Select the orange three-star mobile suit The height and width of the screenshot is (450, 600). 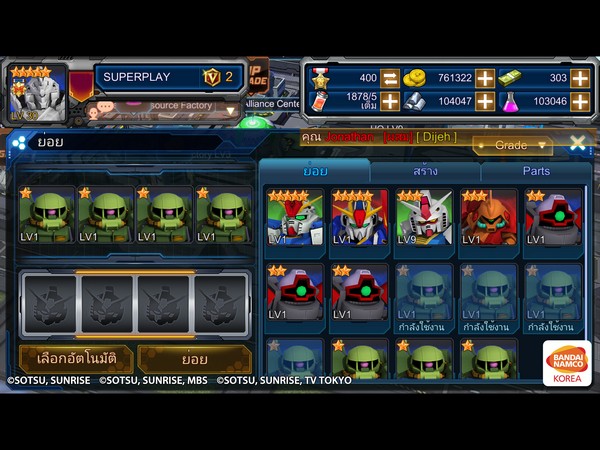[489, 217]
